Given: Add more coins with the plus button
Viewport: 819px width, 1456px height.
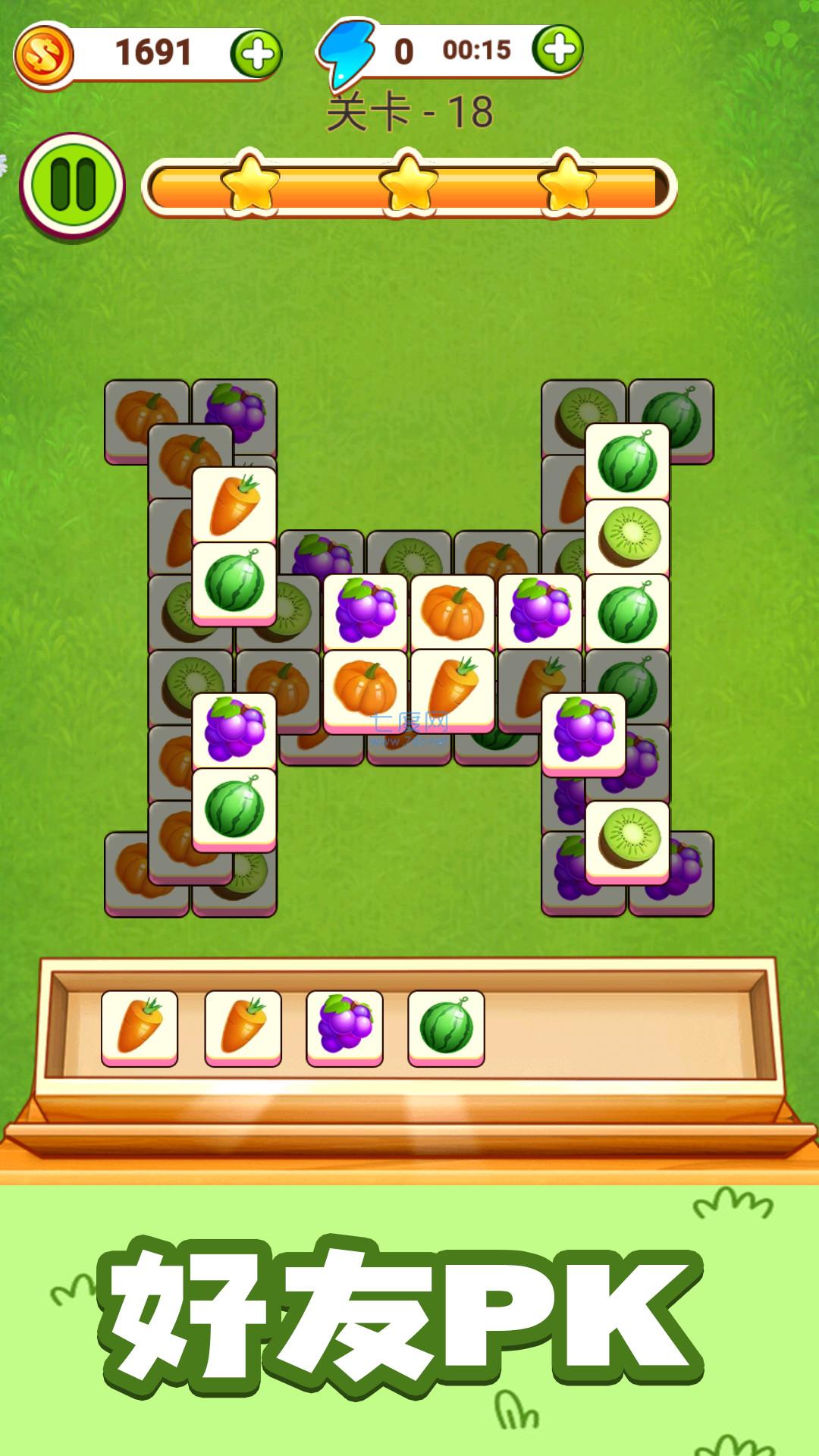Looking at the screenshot, I should coord(256,55).
